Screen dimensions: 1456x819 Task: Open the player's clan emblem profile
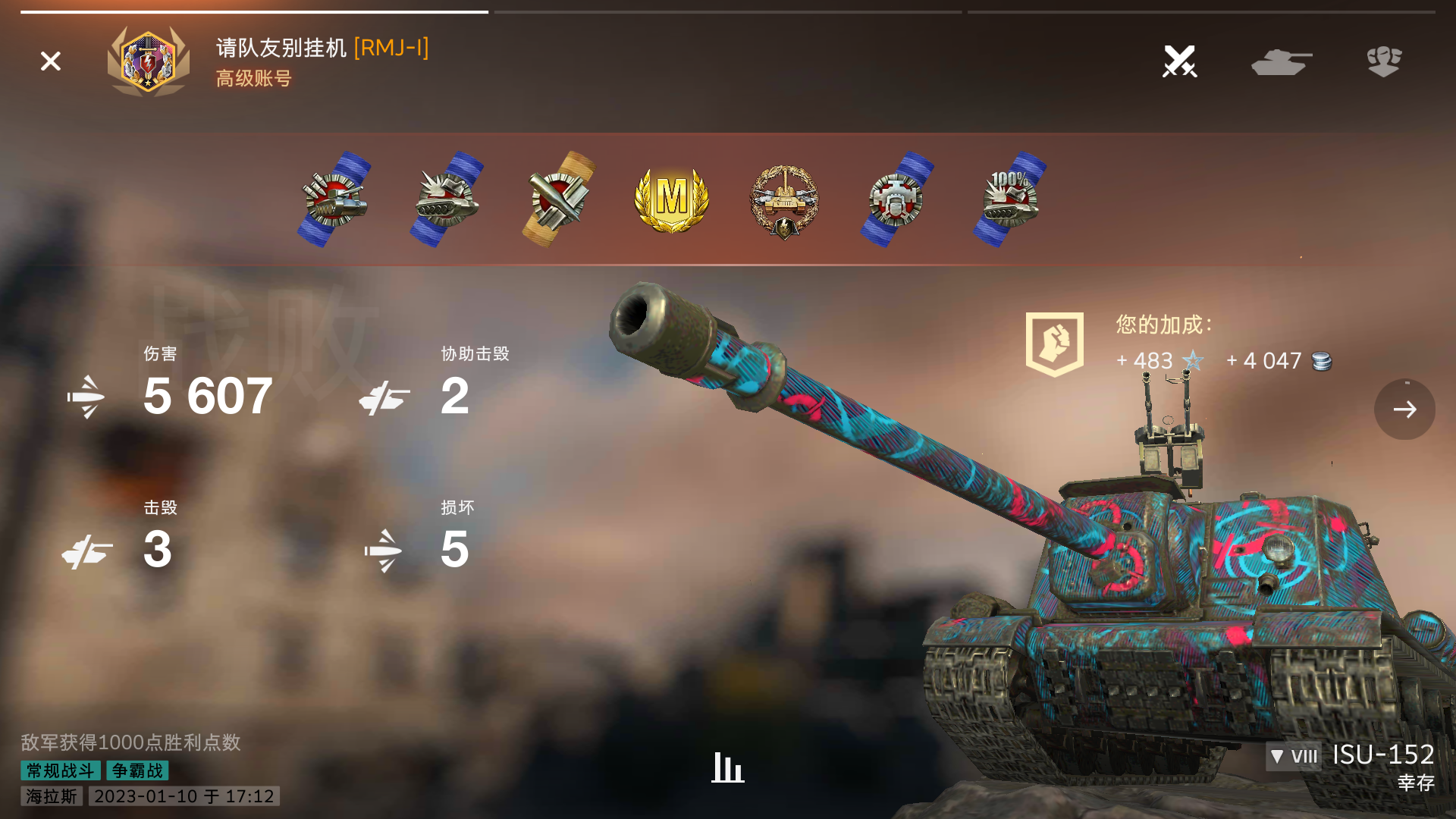(x=149, y=61)
